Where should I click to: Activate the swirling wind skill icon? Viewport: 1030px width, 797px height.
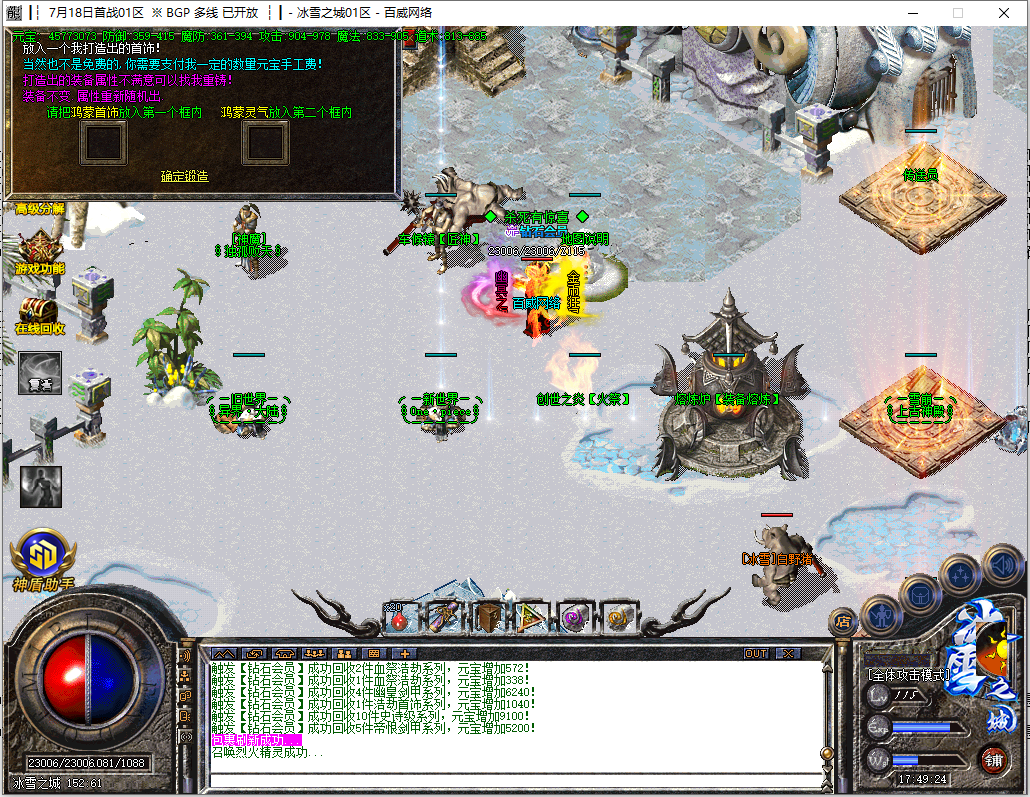(x=40, y=372)
